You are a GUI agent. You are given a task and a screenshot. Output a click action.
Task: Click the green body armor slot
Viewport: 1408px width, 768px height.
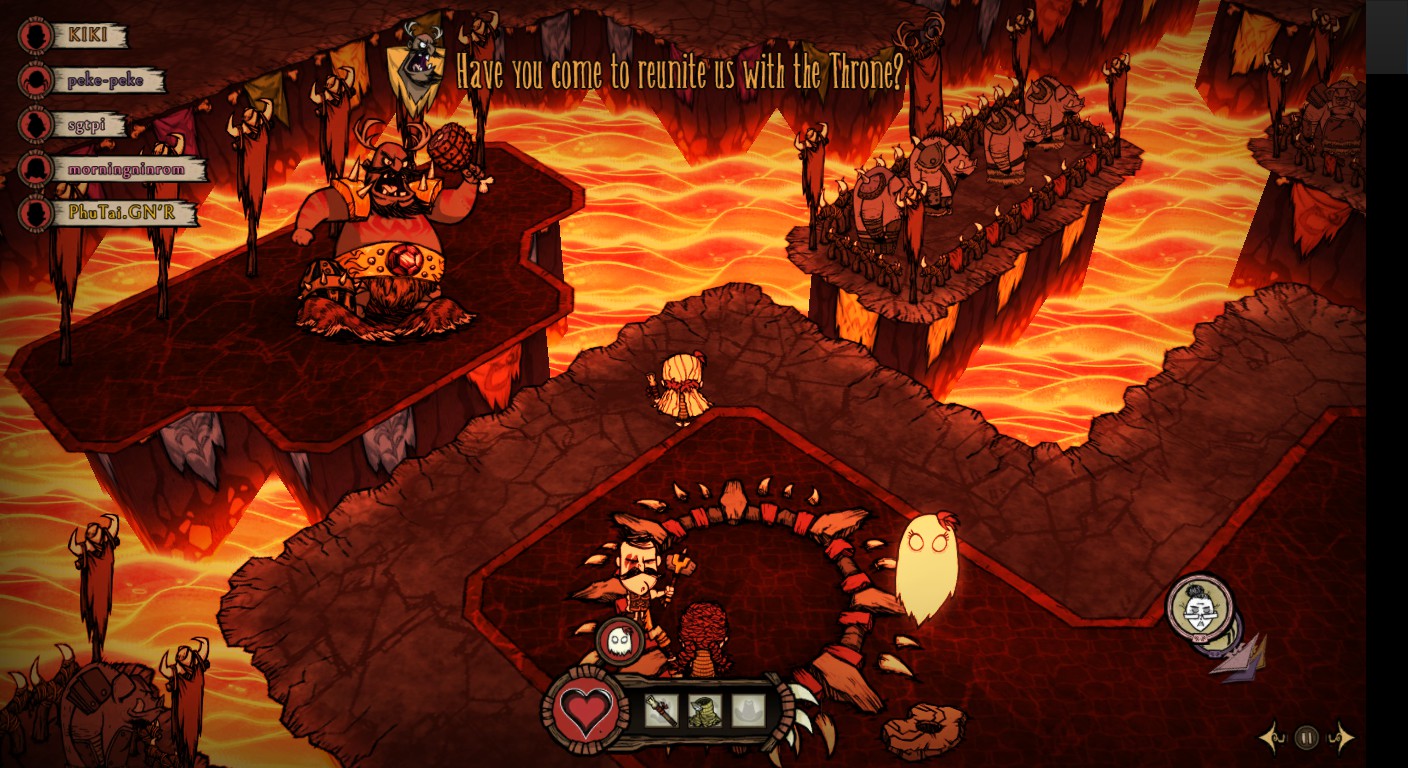pyautogui.click(x=704, y=710)
